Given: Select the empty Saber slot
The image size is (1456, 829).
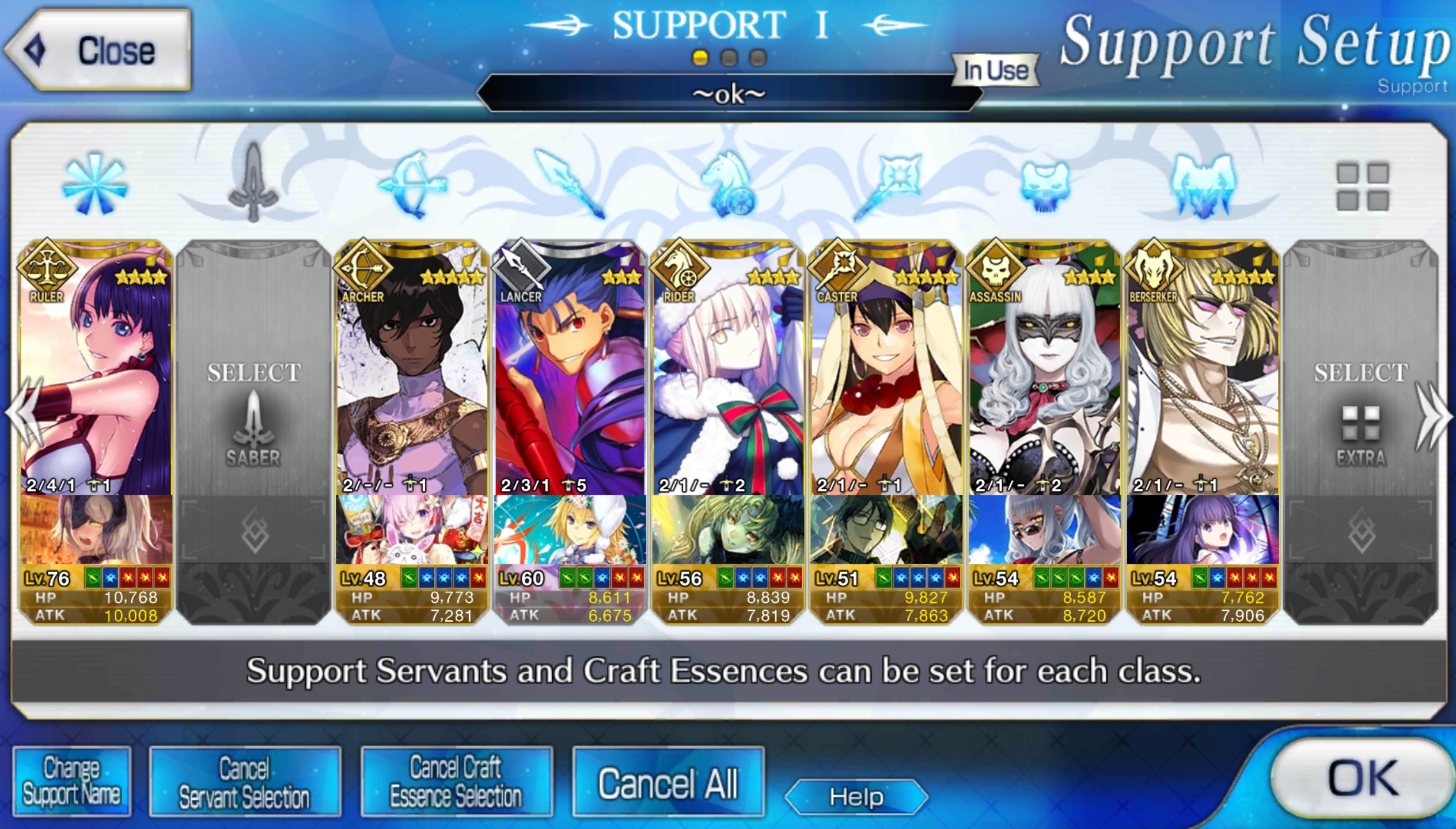Looking at the screenshot, I should click(253, 403).
